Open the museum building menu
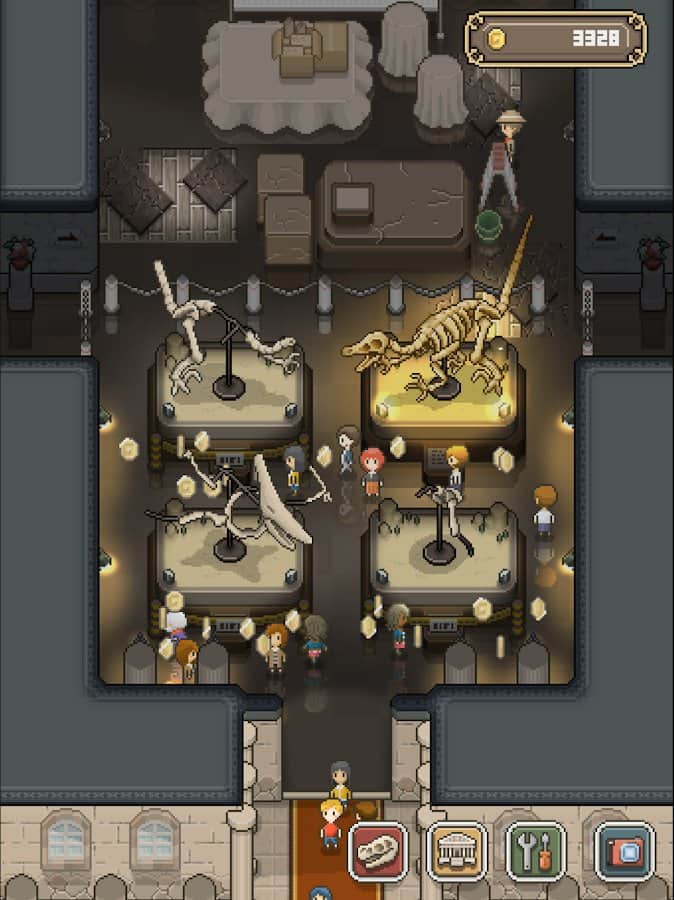This screenshot has height=900, width=674. point(457,852)
